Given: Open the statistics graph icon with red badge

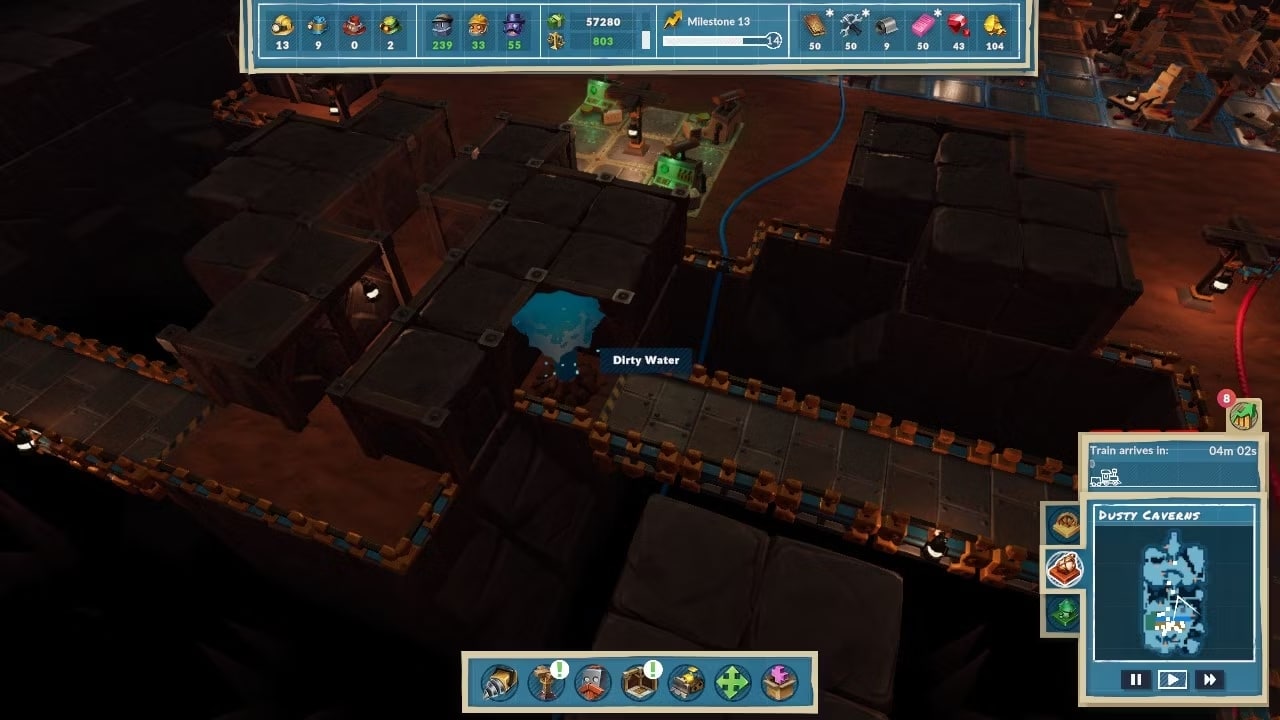Looking at the screenshot, I should click(x=1242, y=413).
